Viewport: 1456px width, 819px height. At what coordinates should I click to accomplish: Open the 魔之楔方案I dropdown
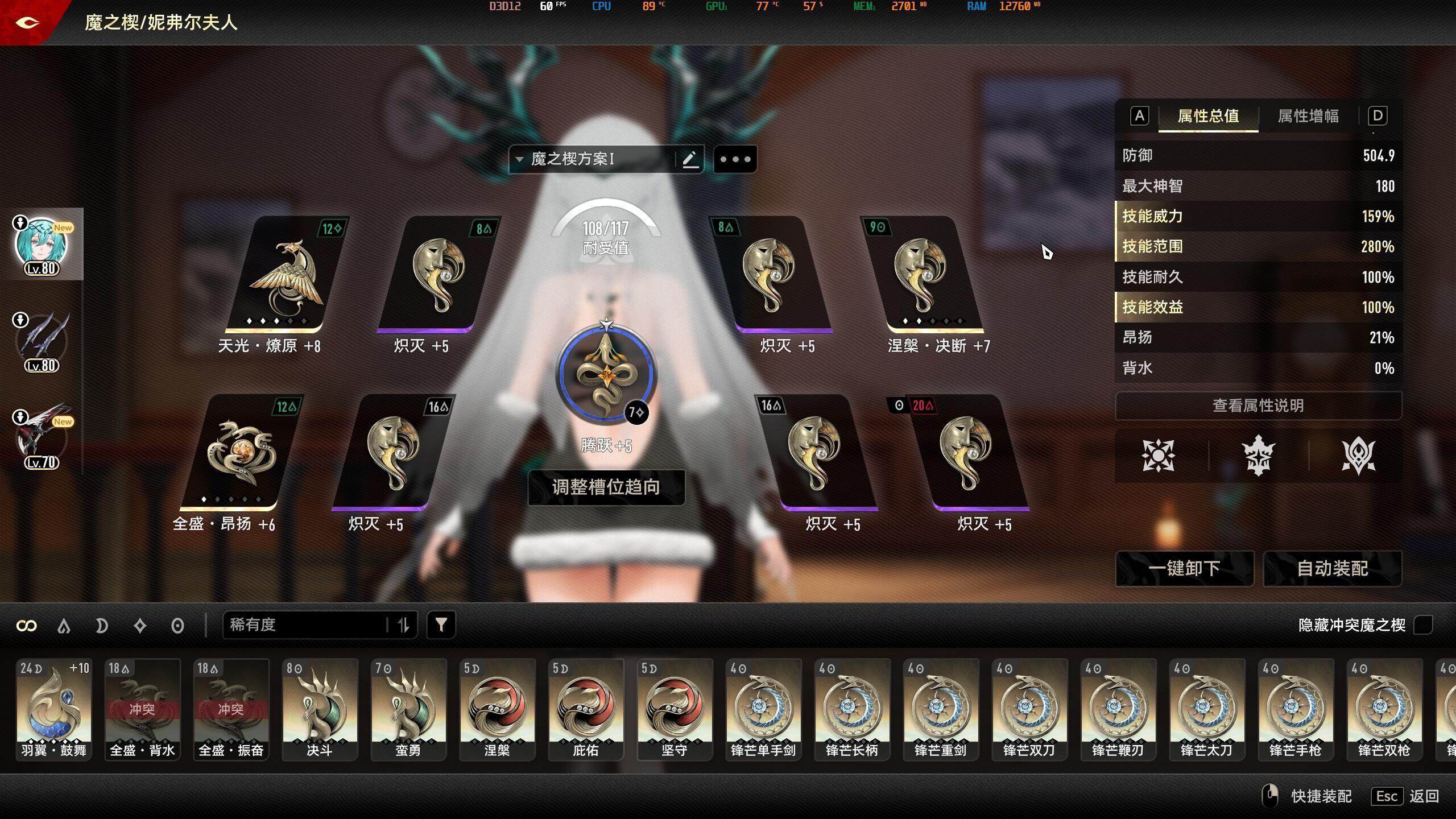pyautogui.click(x=591, y=159)
